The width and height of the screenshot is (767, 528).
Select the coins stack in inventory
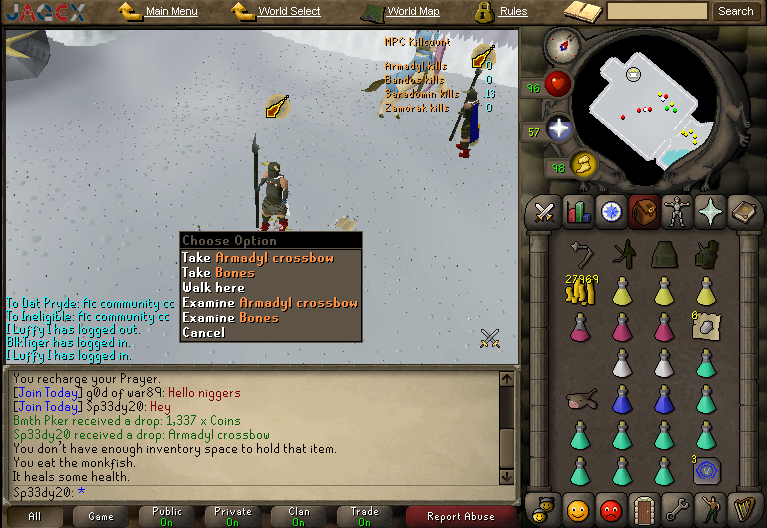point(580,293)
